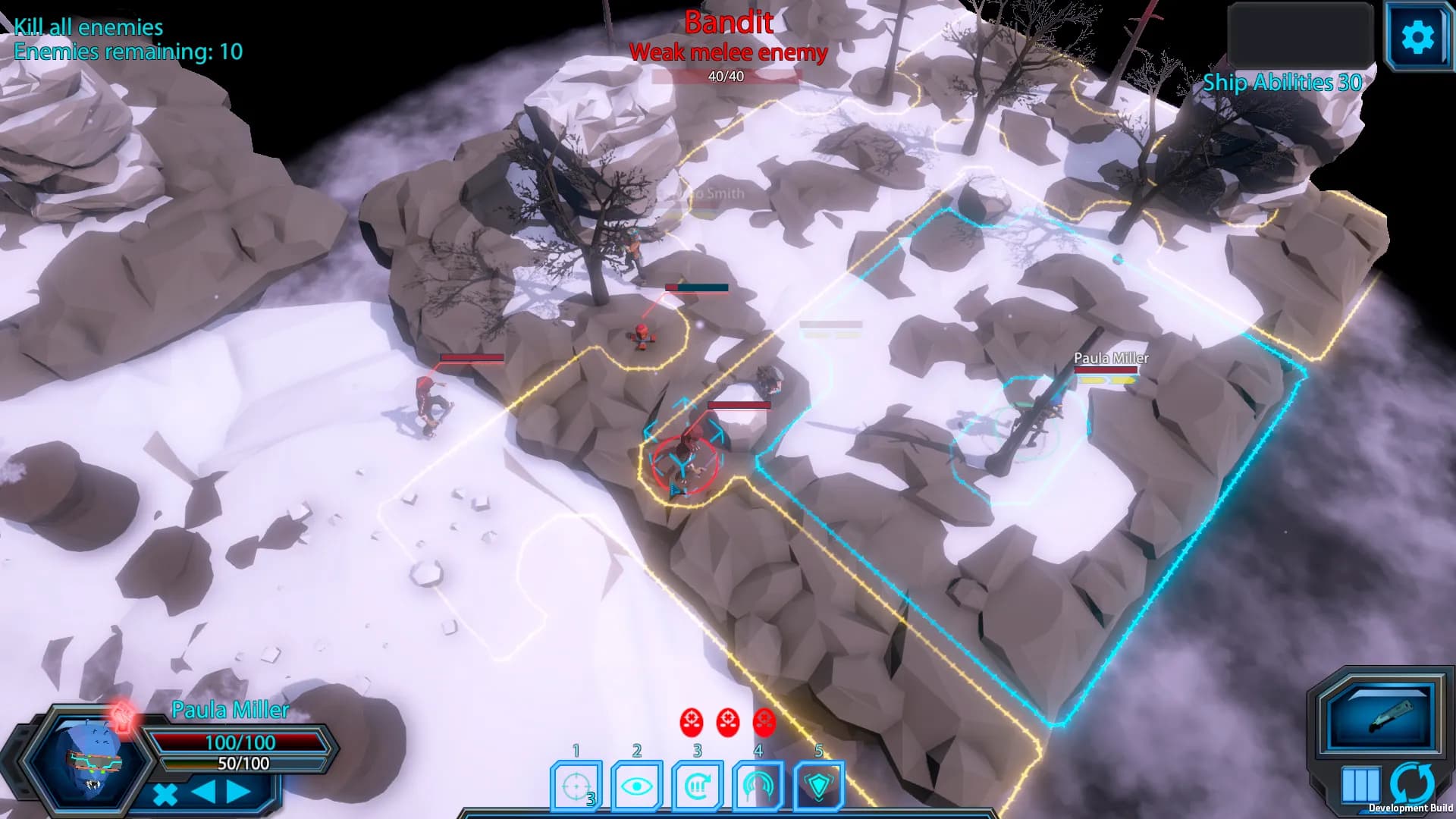Open the Ship Abilities panel
The width and height of the screenshot is (1456, 819).
tap(1282, 82)
